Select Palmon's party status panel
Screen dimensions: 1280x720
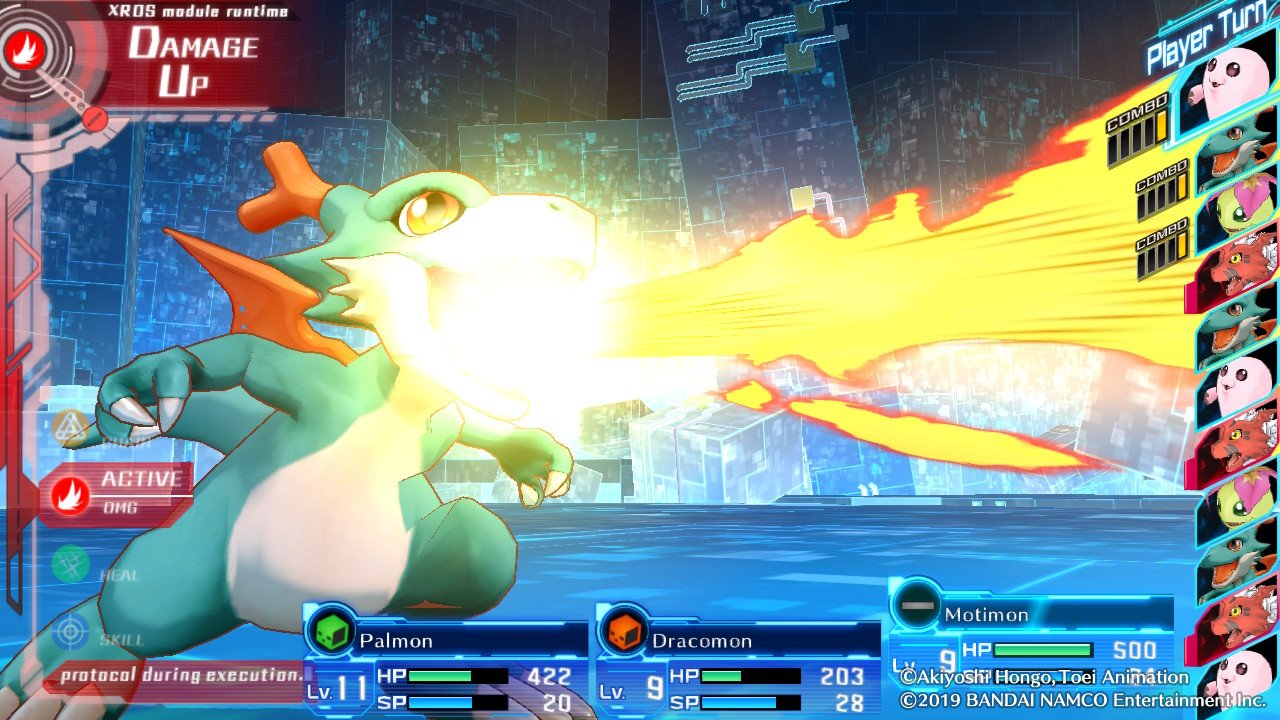pos(446,662)
